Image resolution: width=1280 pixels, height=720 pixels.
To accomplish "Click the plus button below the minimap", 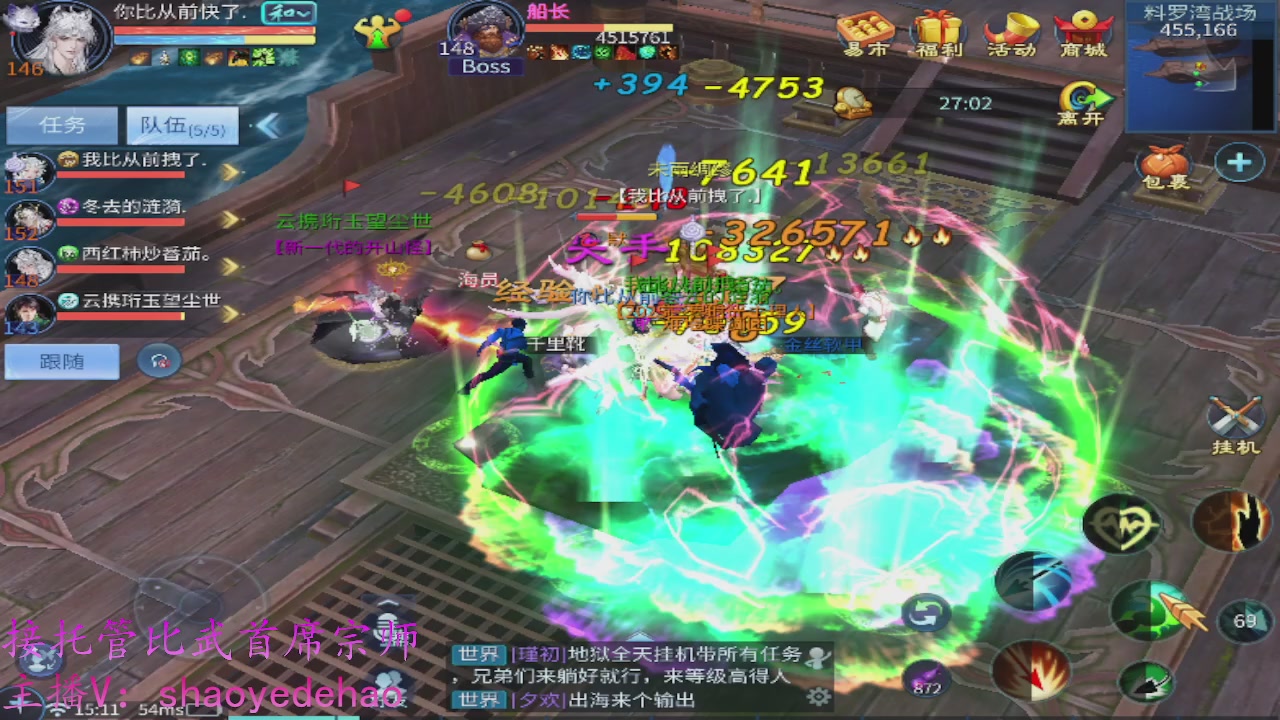I will (x=1239, y=160).
